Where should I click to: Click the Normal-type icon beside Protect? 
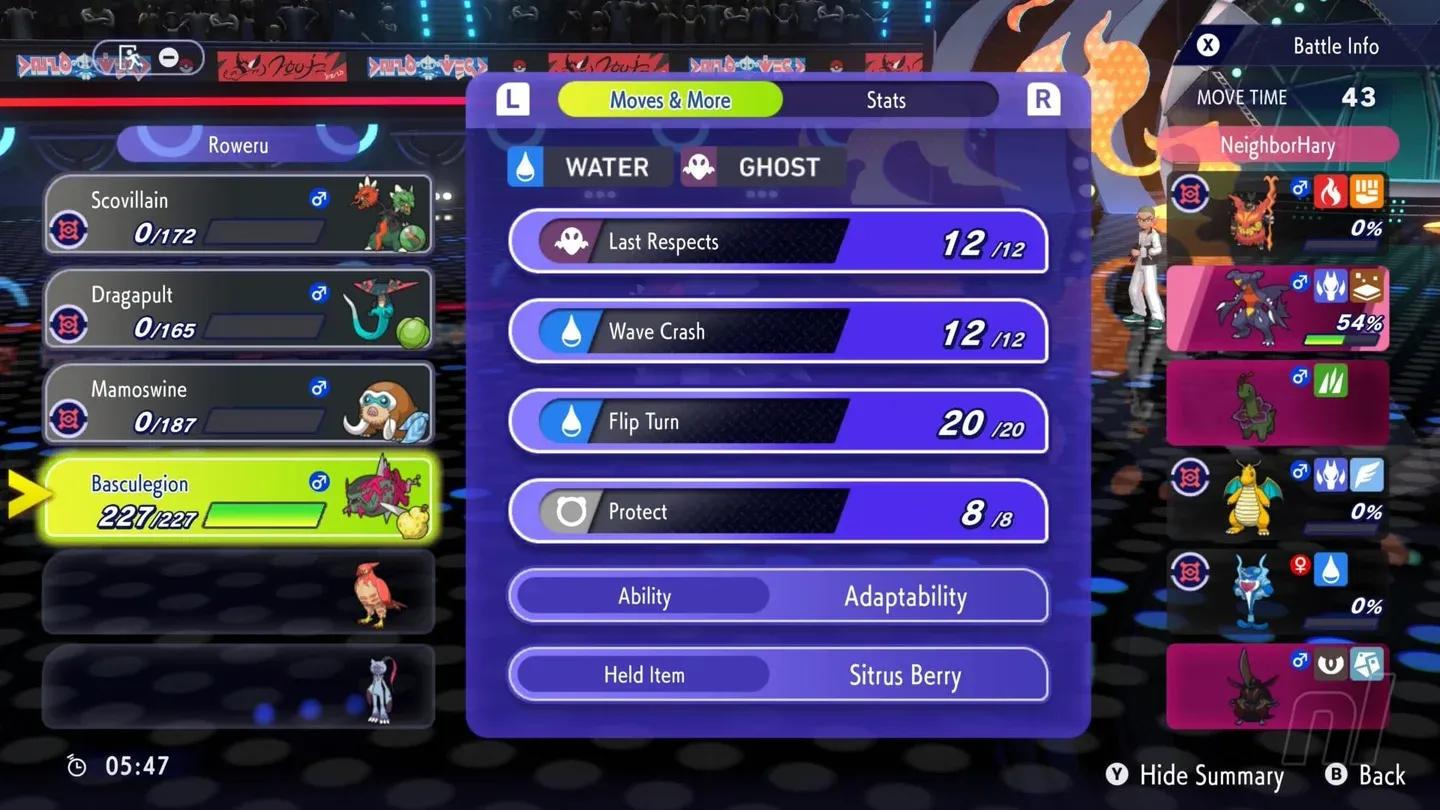(x=572, y=511)
